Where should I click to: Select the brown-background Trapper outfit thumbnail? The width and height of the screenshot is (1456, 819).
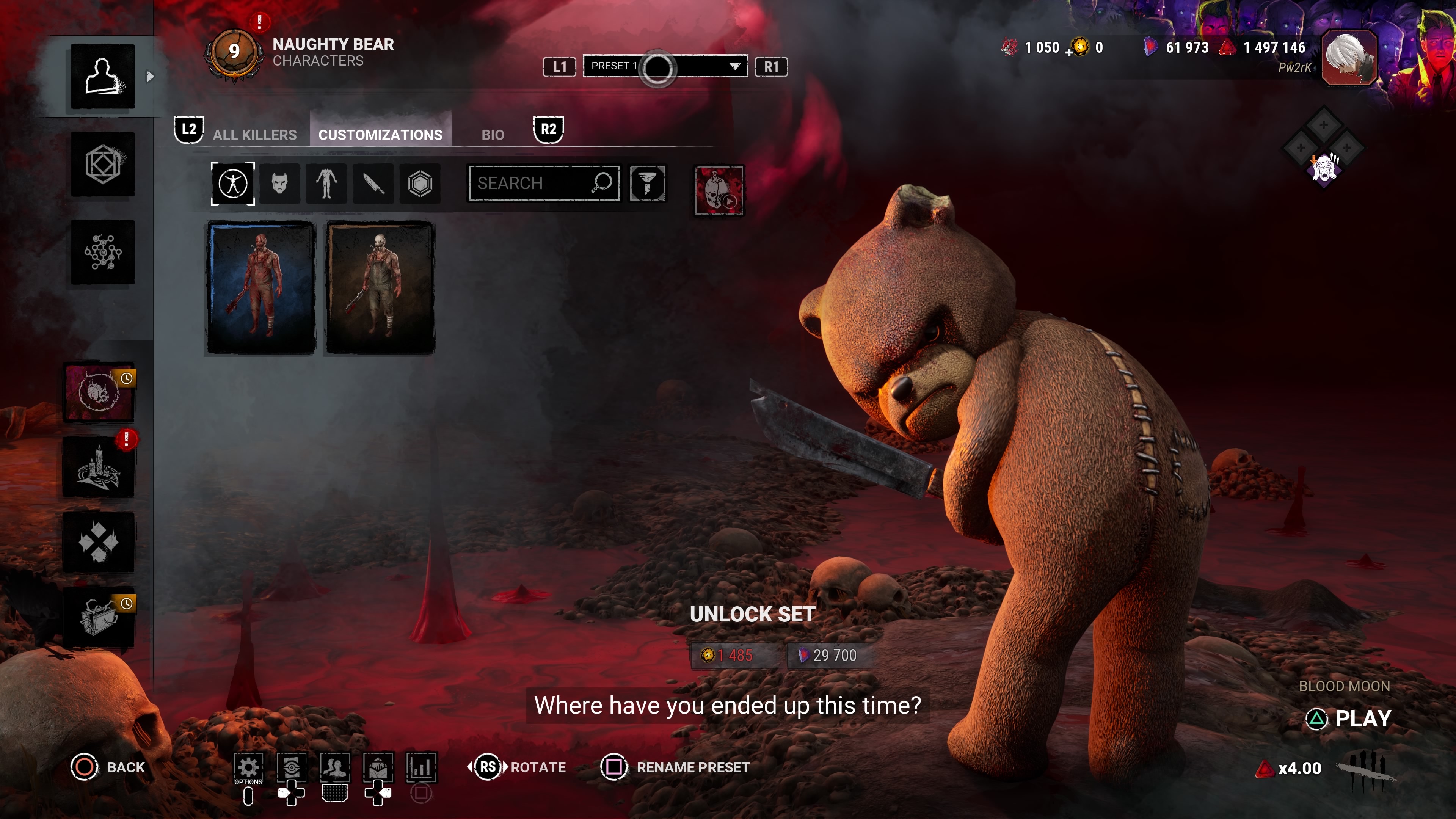pos(380,287)
